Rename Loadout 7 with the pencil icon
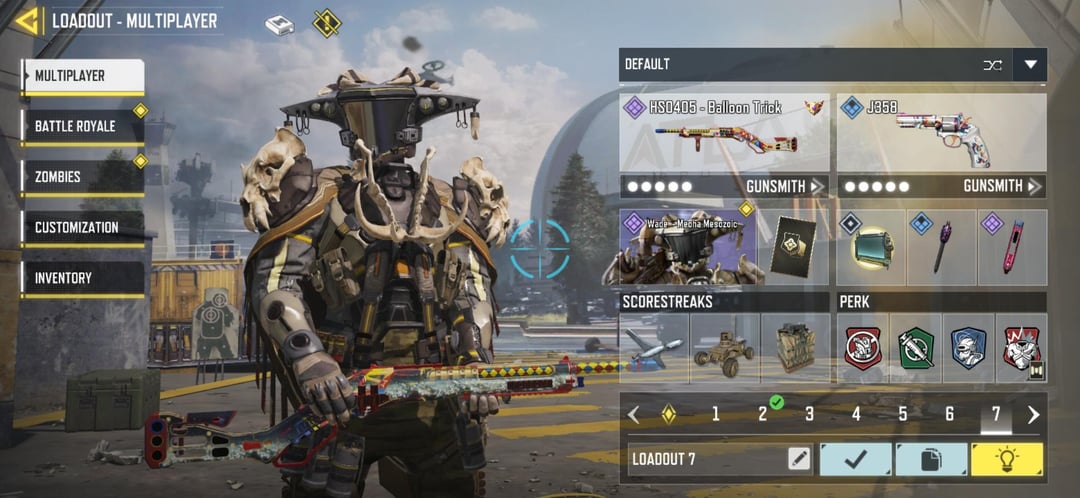This screenshot has height=498, width=1080. point(798,459)
